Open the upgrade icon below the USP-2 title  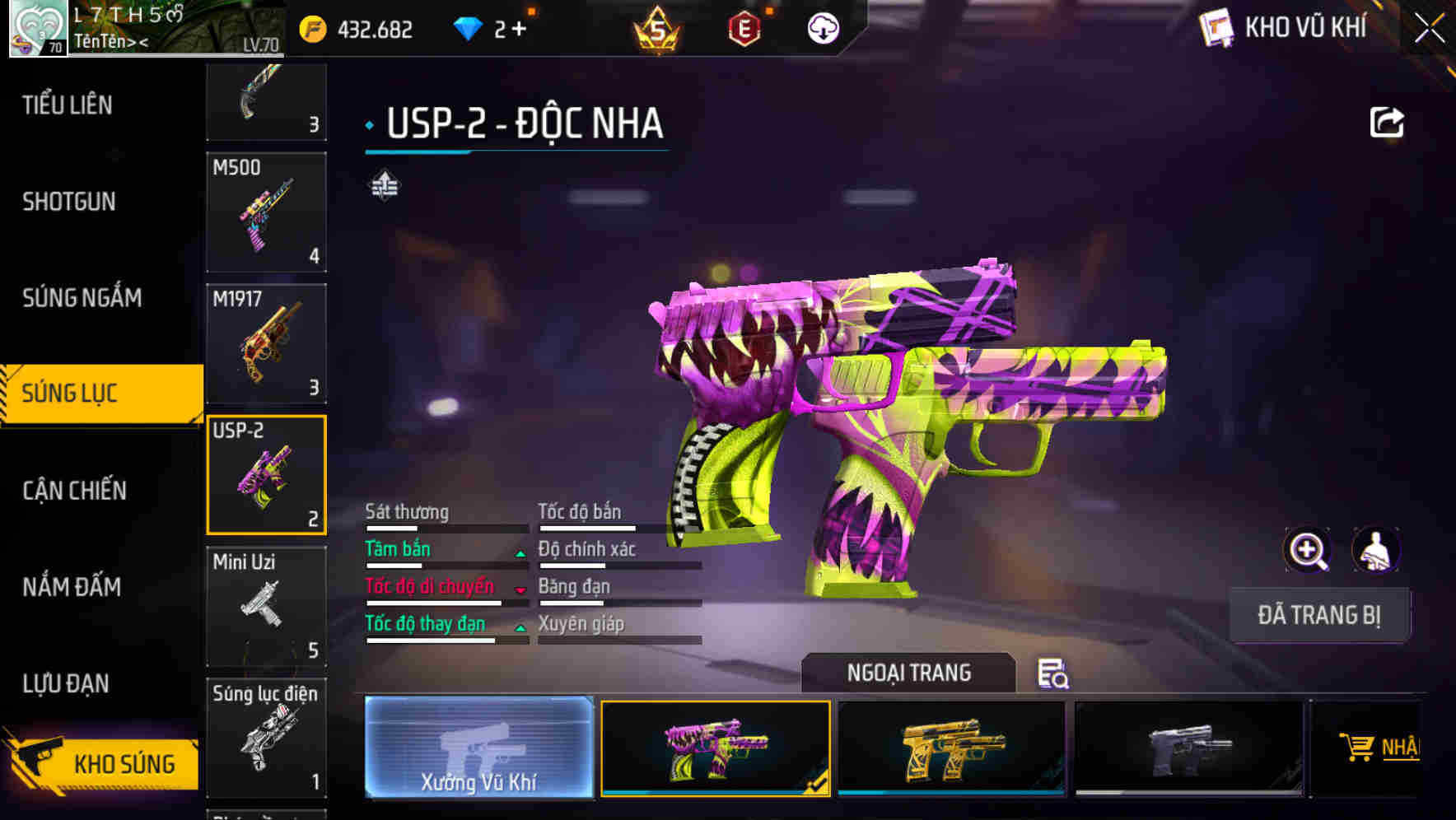(384, 186)
